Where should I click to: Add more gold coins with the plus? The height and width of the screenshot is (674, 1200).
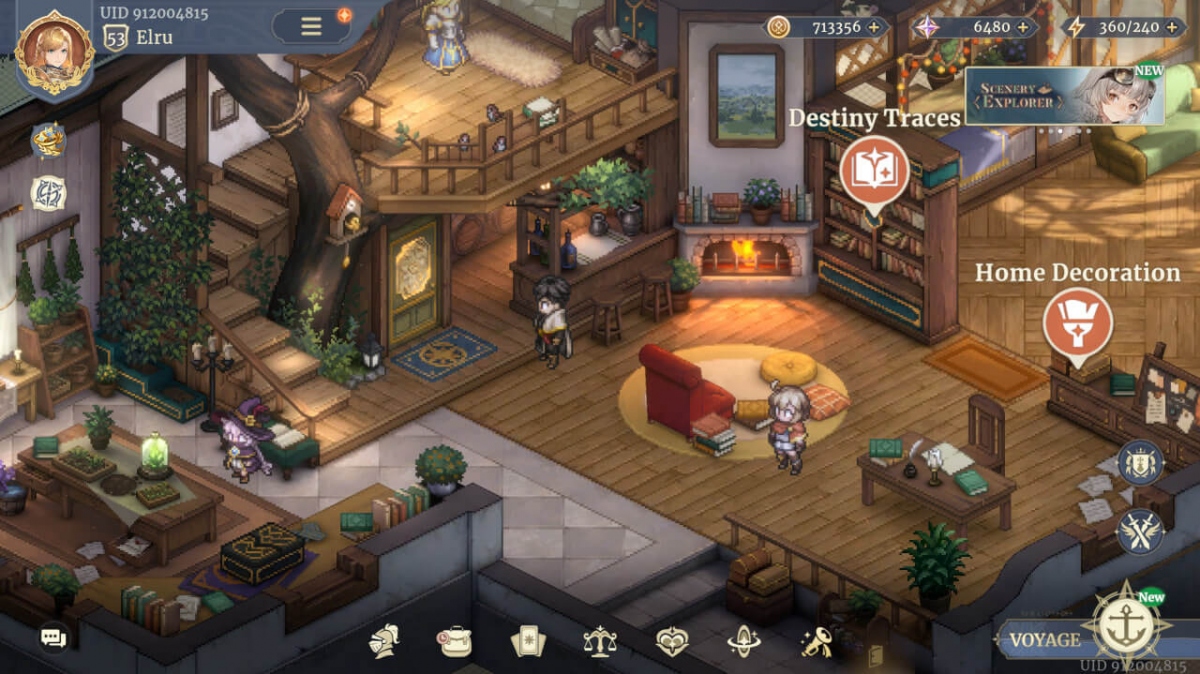(x=873, y=27)
